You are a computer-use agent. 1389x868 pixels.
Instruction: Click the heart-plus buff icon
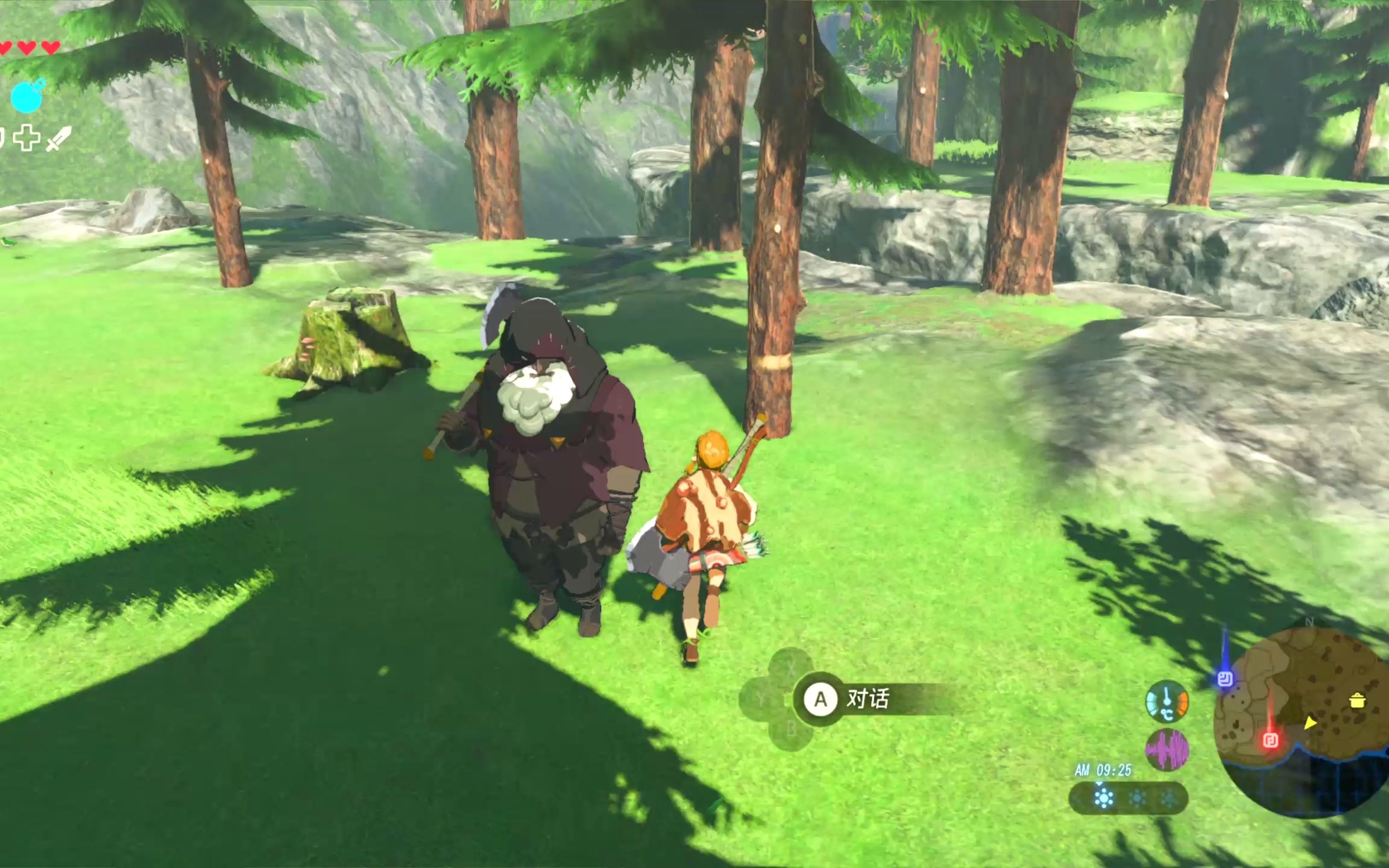(27, 138)
